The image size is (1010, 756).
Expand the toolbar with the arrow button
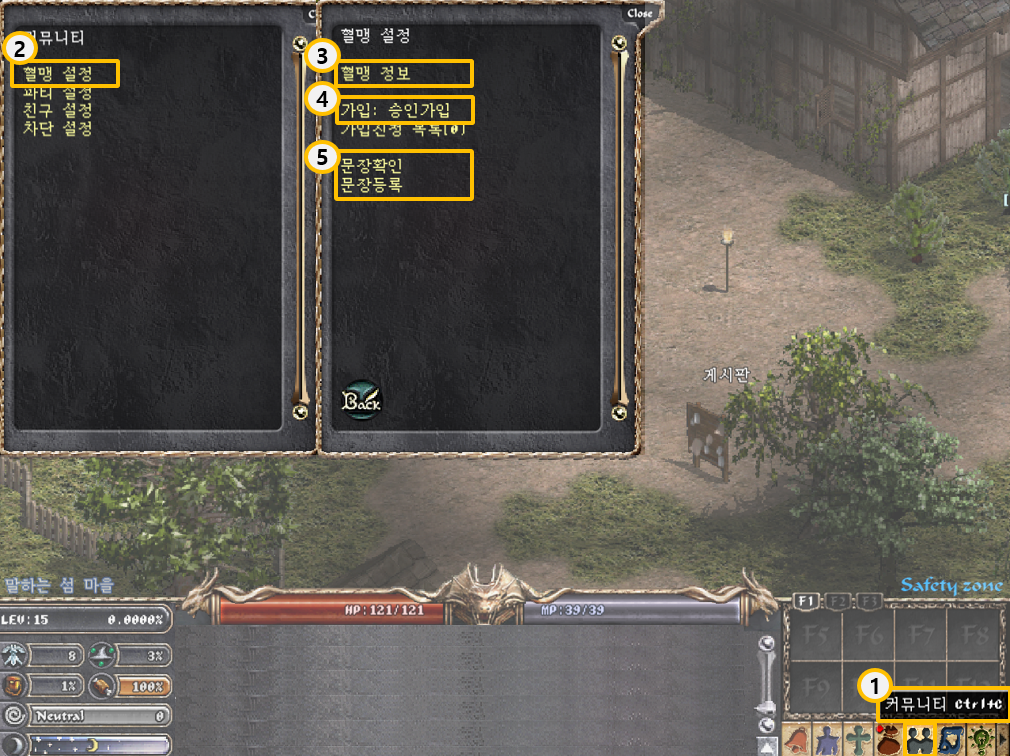[1002, 741]
